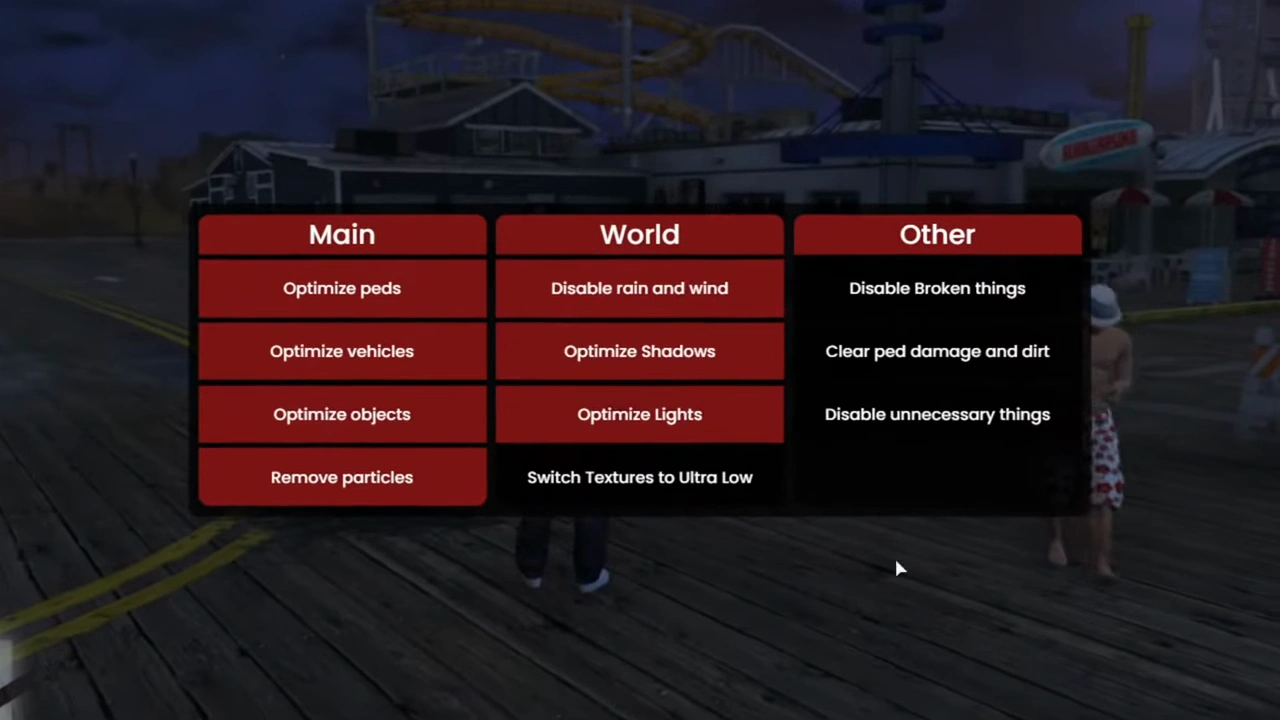This screenshot has width=1280, height=720.
Task: Switch to the World tab
Action: tap(639, 234)
